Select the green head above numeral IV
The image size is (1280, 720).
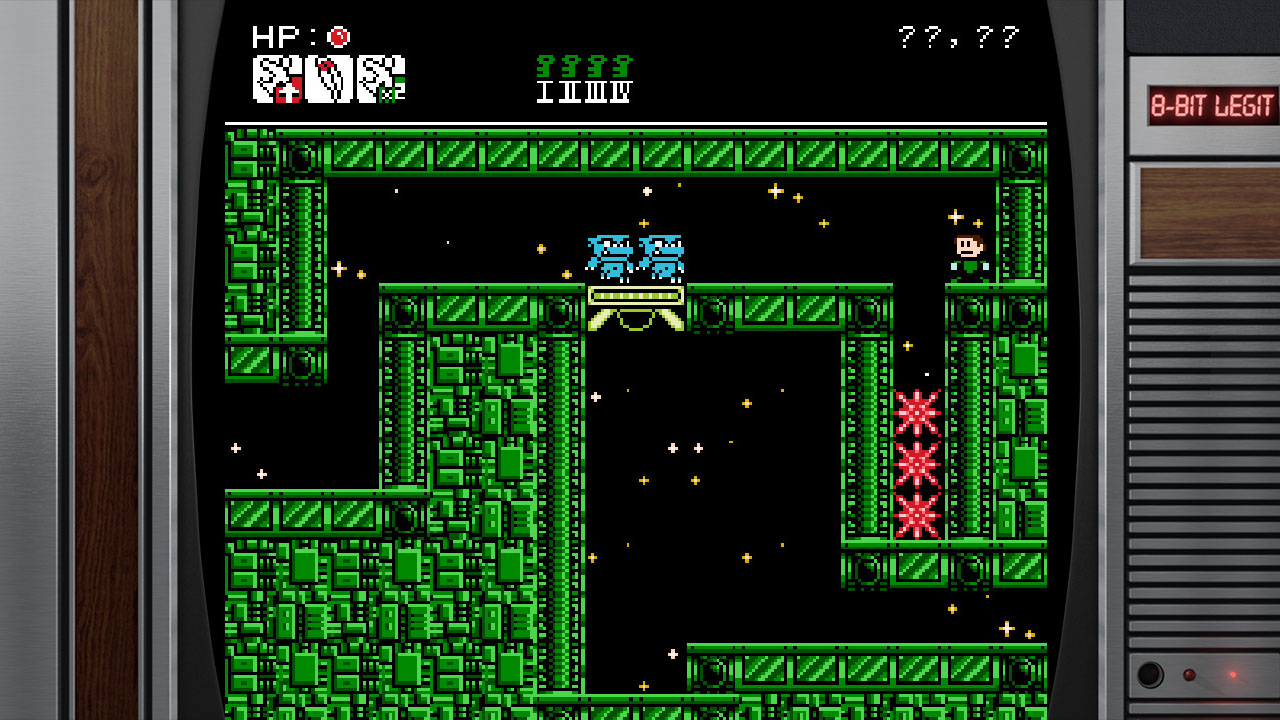621,66
